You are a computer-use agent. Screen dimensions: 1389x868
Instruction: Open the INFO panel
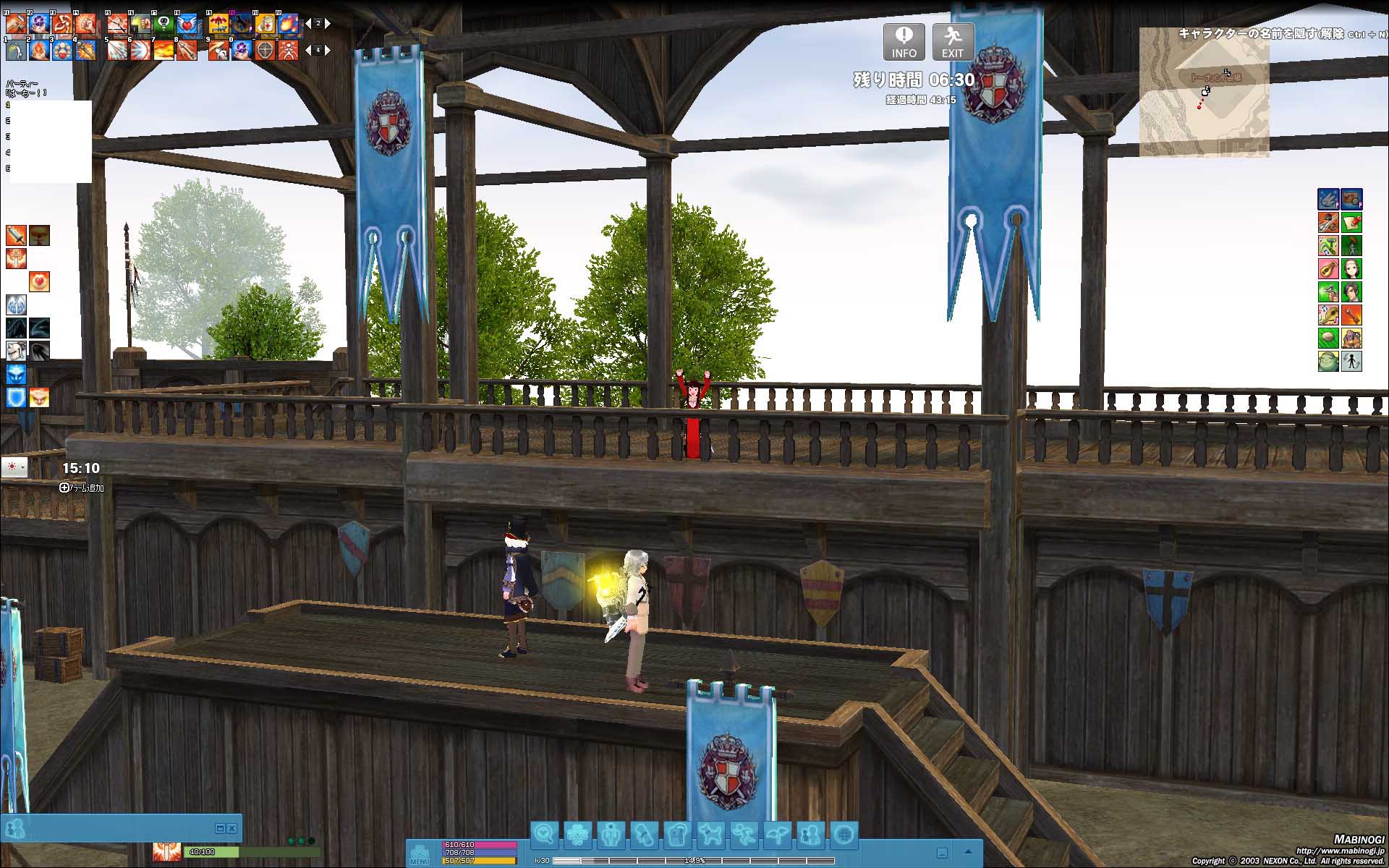click(x=904, y=42)
